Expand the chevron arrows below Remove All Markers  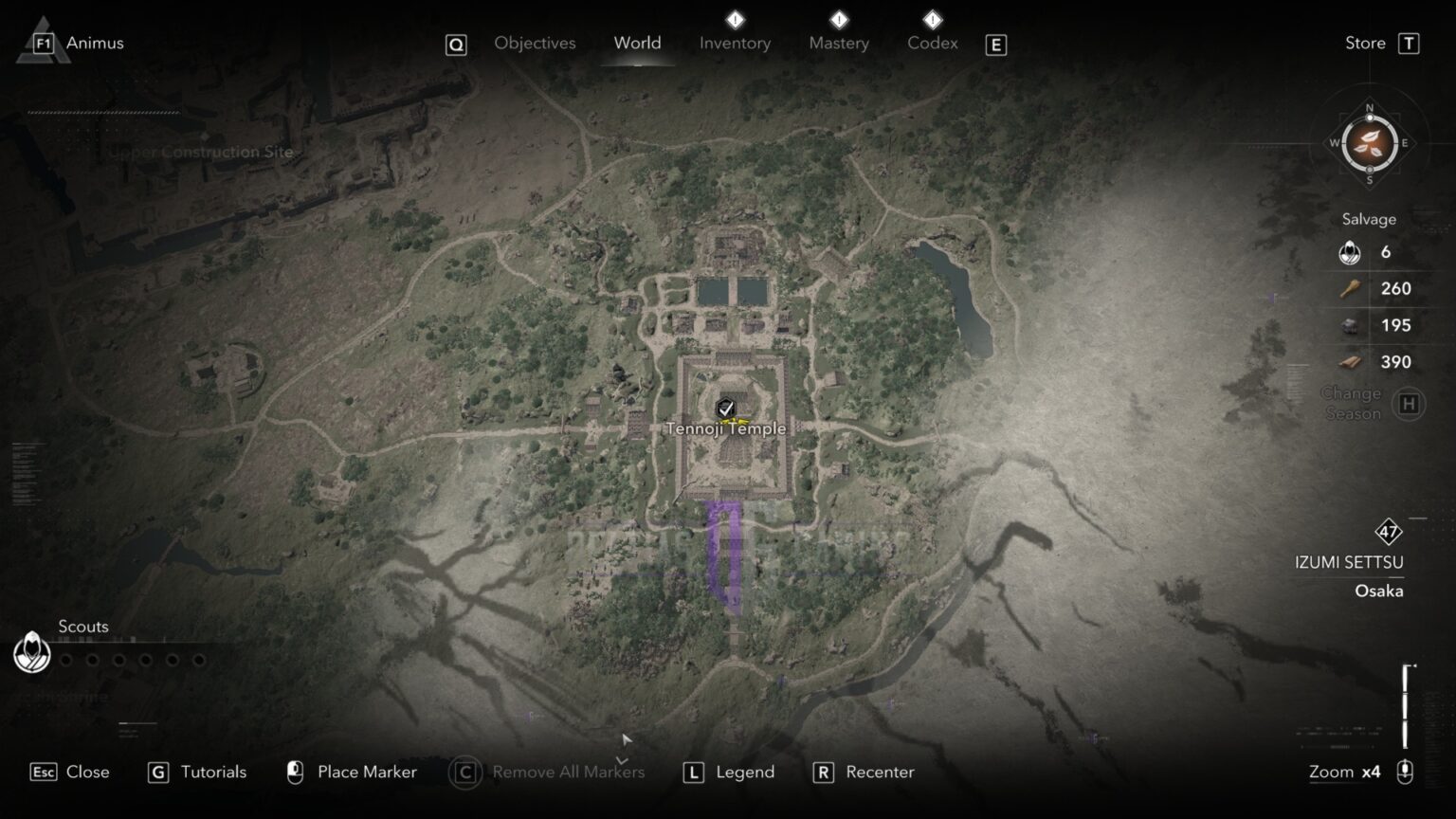pos(623,758)
